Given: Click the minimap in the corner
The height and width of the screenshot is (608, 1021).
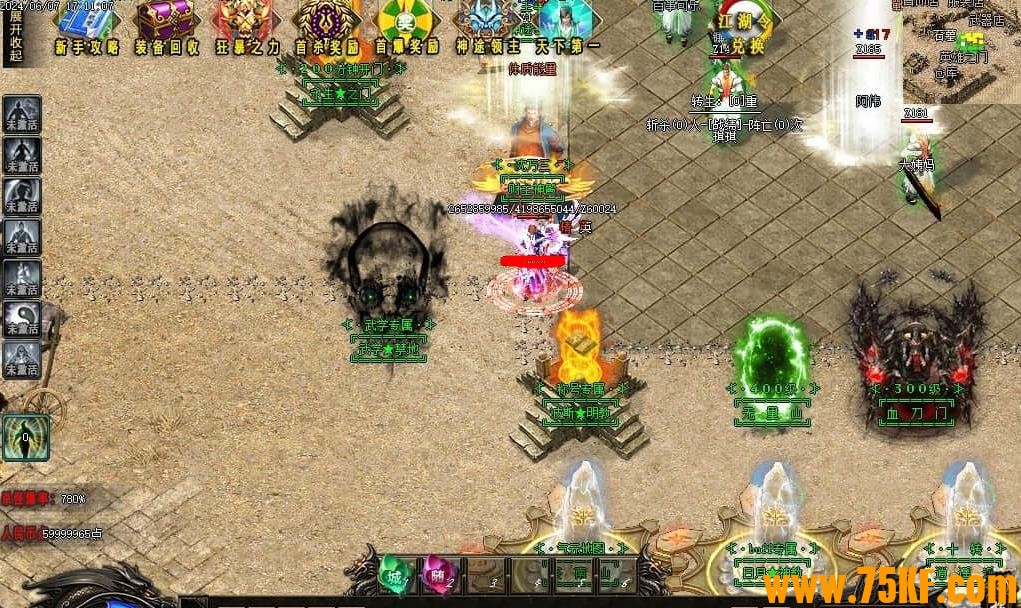Looking at the screenshot, I should click(x=961, y=50).
